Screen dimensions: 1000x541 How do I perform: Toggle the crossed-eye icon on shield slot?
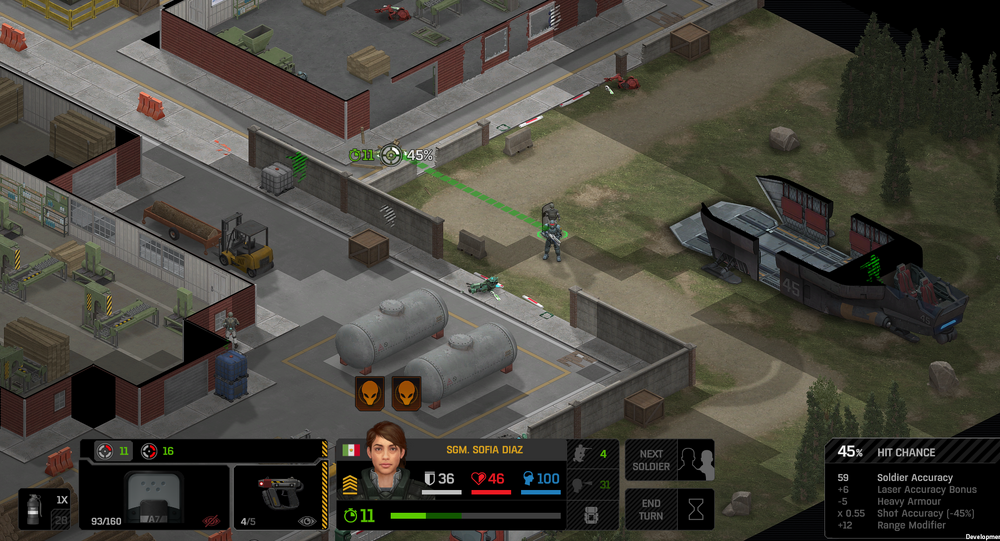pos(211,521)
